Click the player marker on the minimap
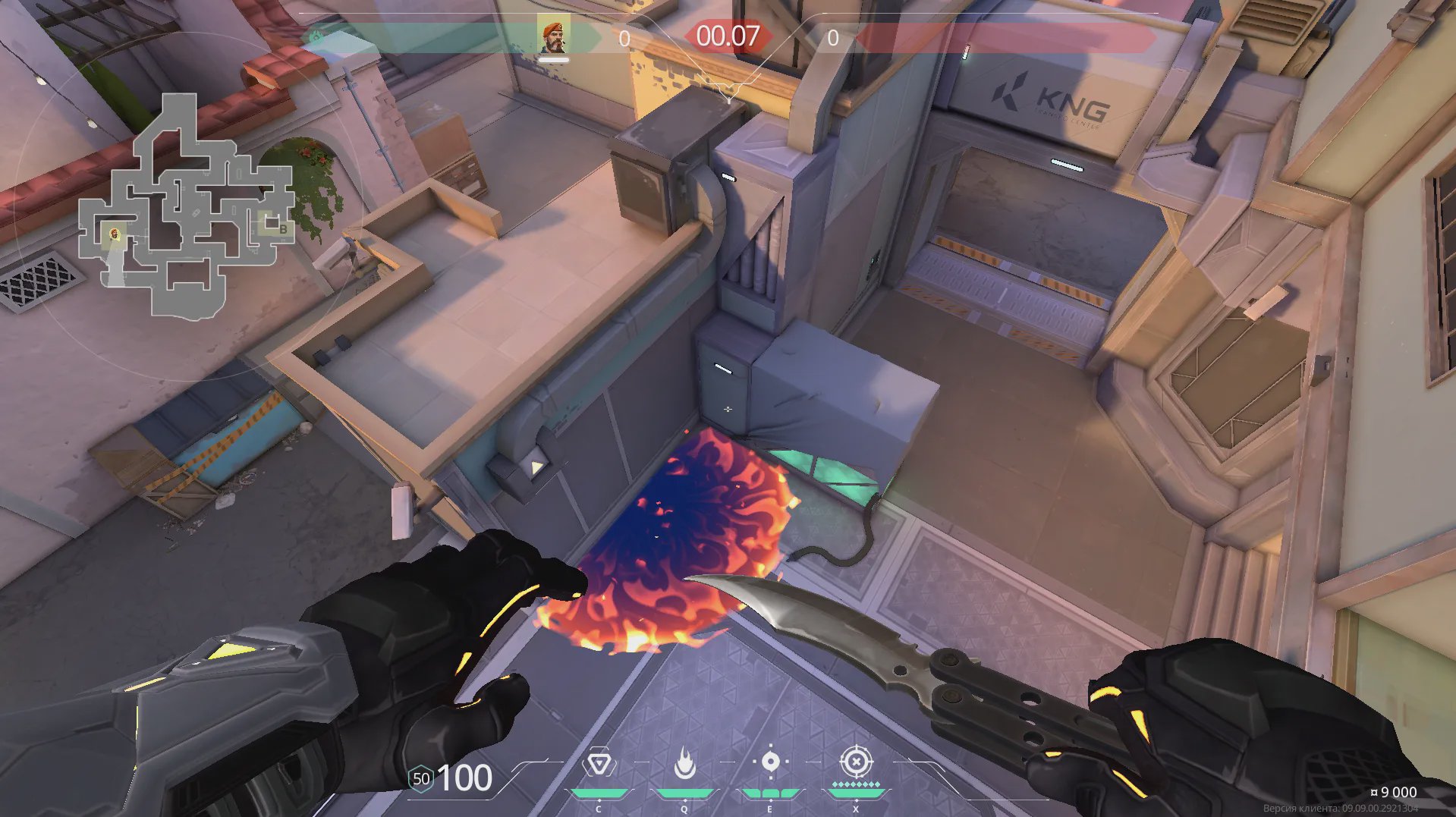Image resolution: width=1456 pixels, height=817 pixels. (115, 234)
